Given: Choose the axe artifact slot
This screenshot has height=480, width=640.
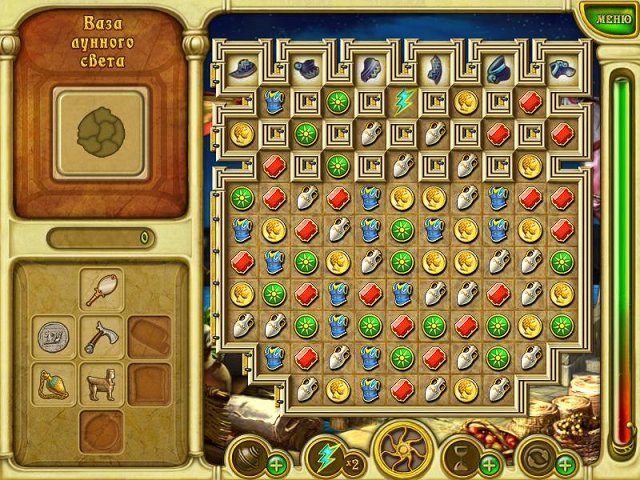Looking at the screenshot, I should pyautogui.click(x=102, y=337).
